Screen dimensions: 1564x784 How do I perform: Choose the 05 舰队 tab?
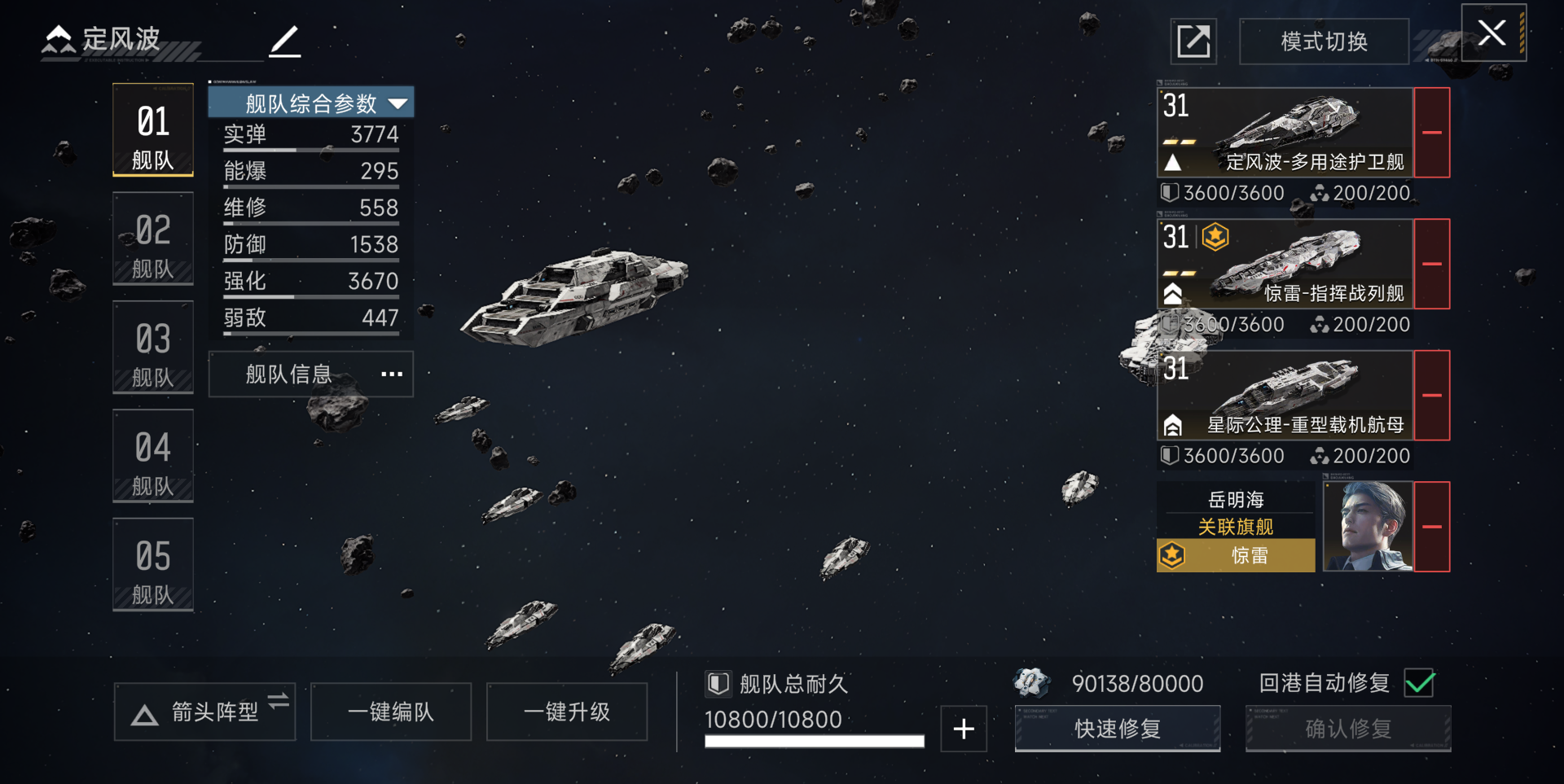click(x=153, y=565)
